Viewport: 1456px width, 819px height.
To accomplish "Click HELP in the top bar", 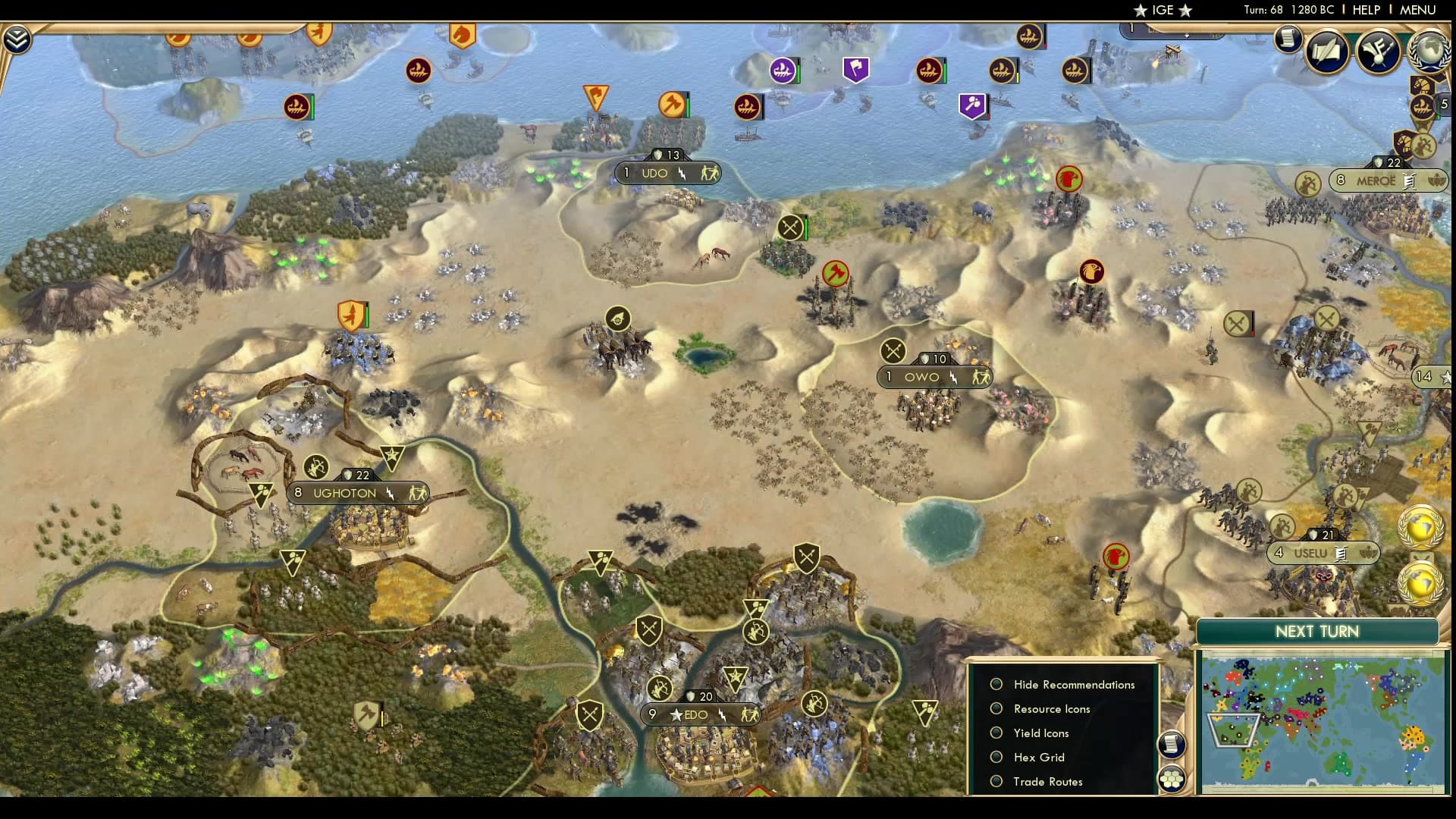I will pos(1365,11).
